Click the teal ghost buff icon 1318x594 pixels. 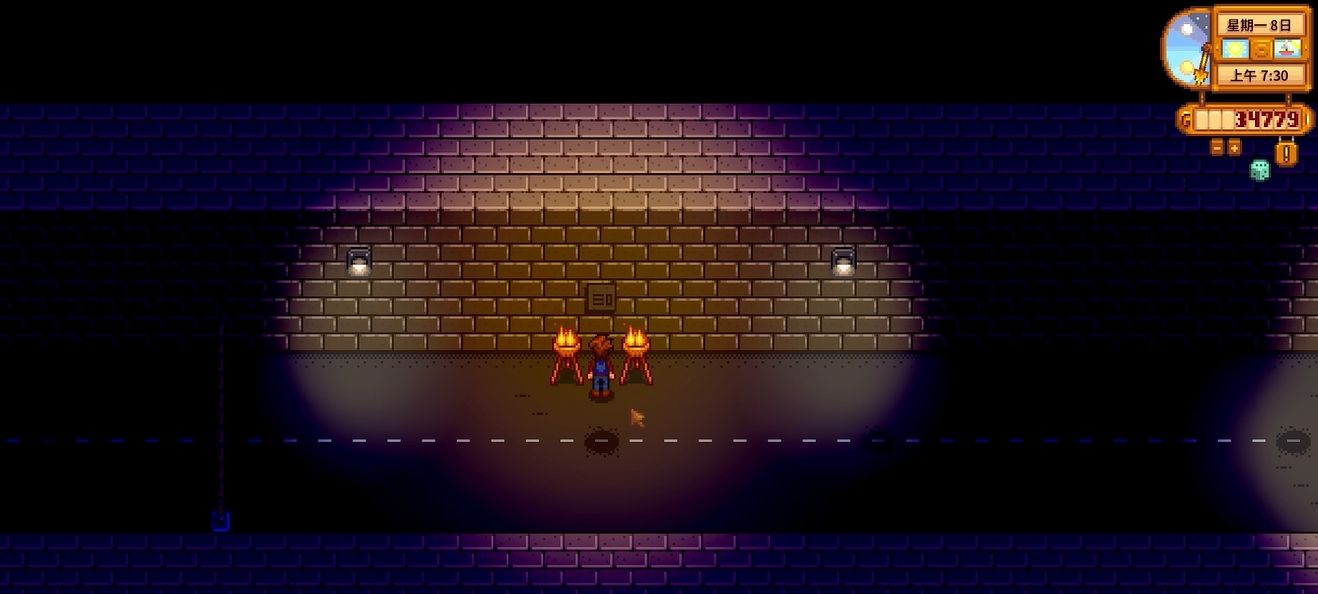[x=1260, y=170]
